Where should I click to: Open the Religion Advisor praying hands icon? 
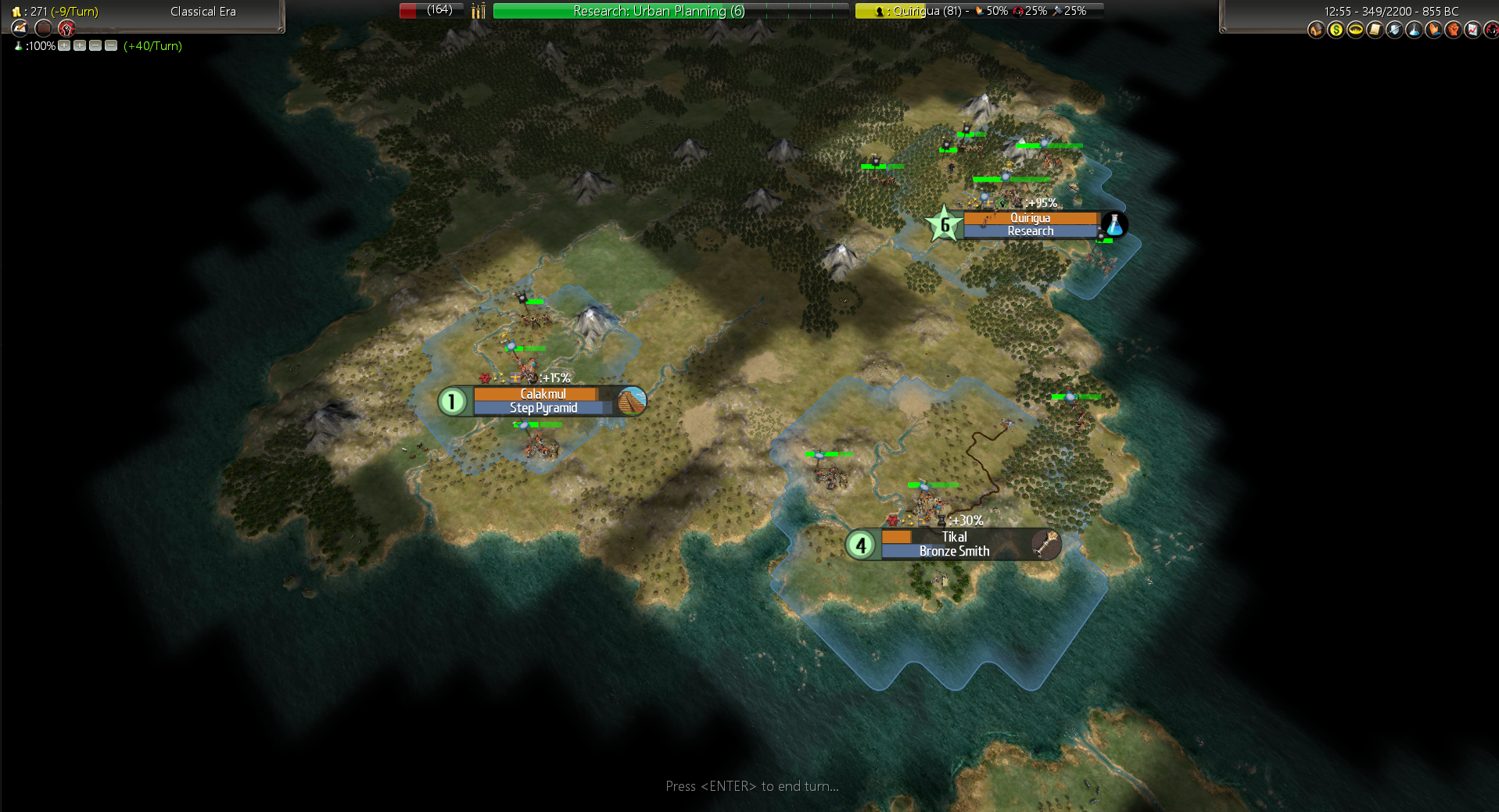coord(1433,30)
